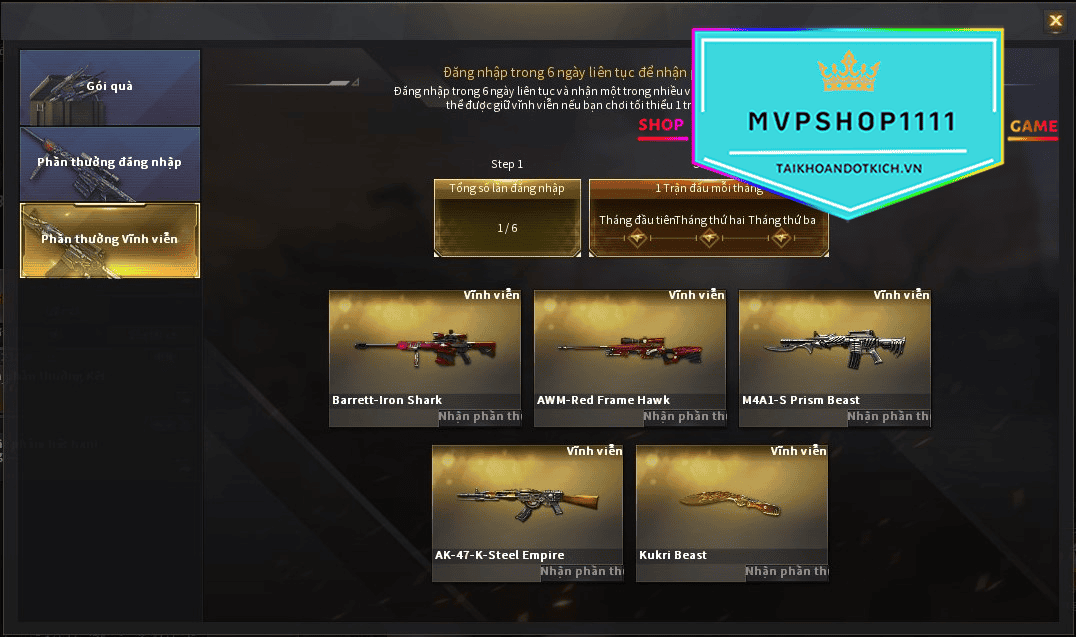
Task: Claim the Barrett-Iron Shark reward
Action: 481,417
